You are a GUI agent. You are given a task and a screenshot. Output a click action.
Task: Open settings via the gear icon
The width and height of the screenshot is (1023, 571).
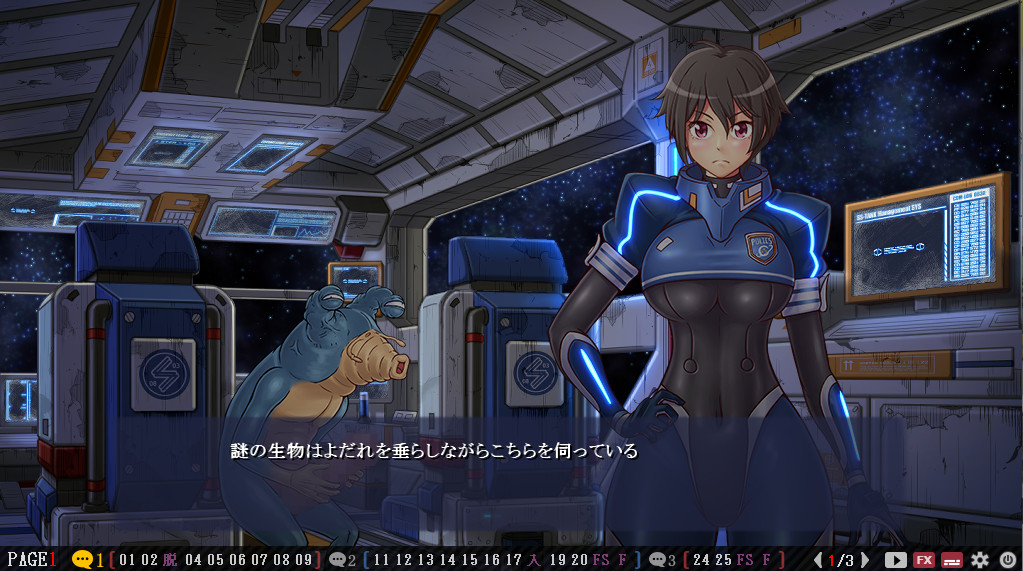point(980,560)
